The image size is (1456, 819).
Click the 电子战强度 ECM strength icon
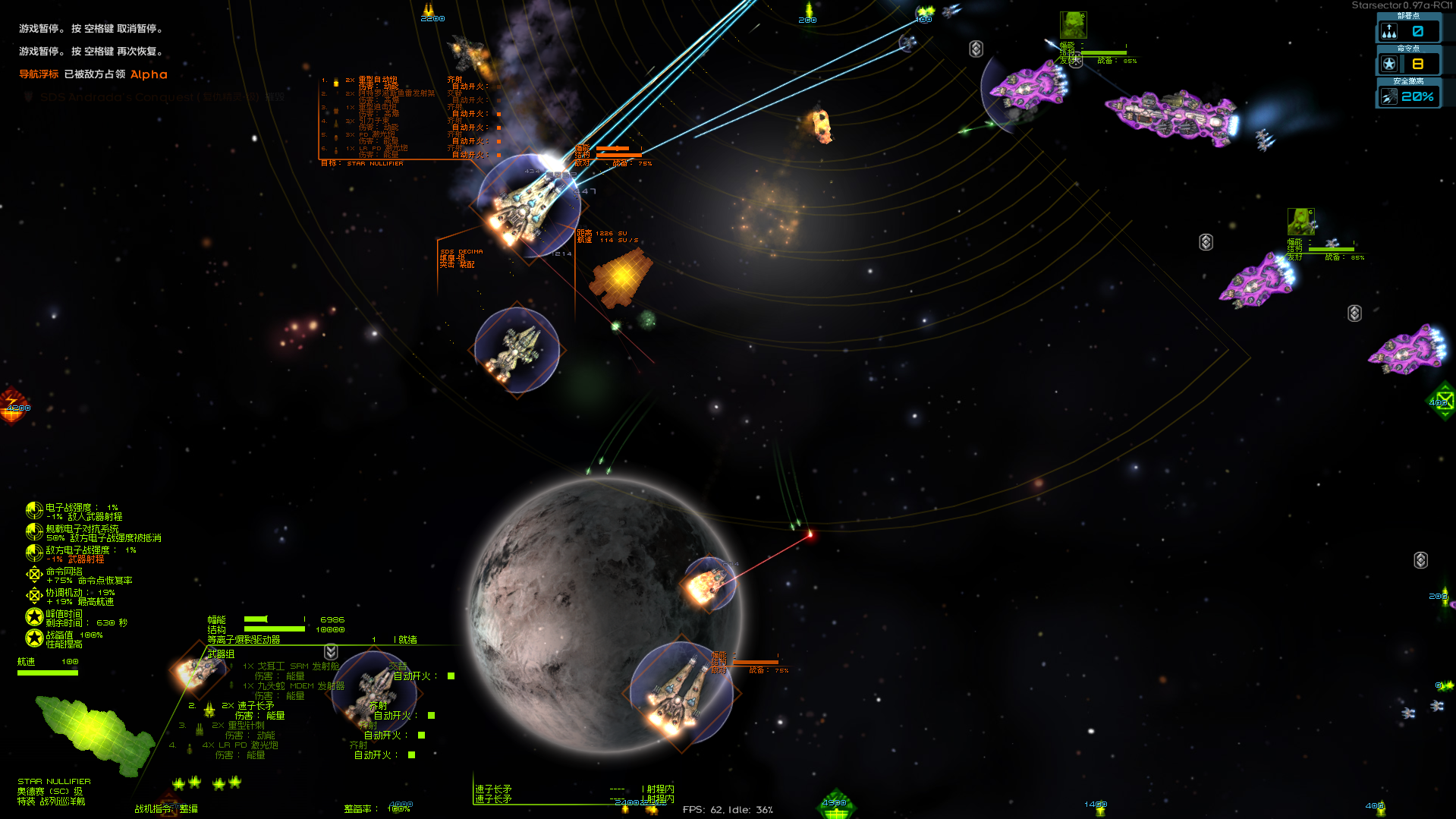tap(34, 510)
